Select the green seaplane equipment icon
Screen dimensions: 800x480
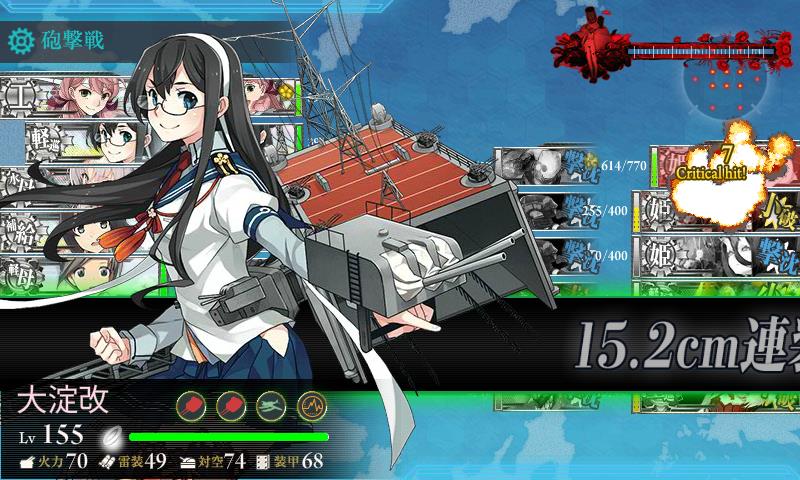point(270,405)
